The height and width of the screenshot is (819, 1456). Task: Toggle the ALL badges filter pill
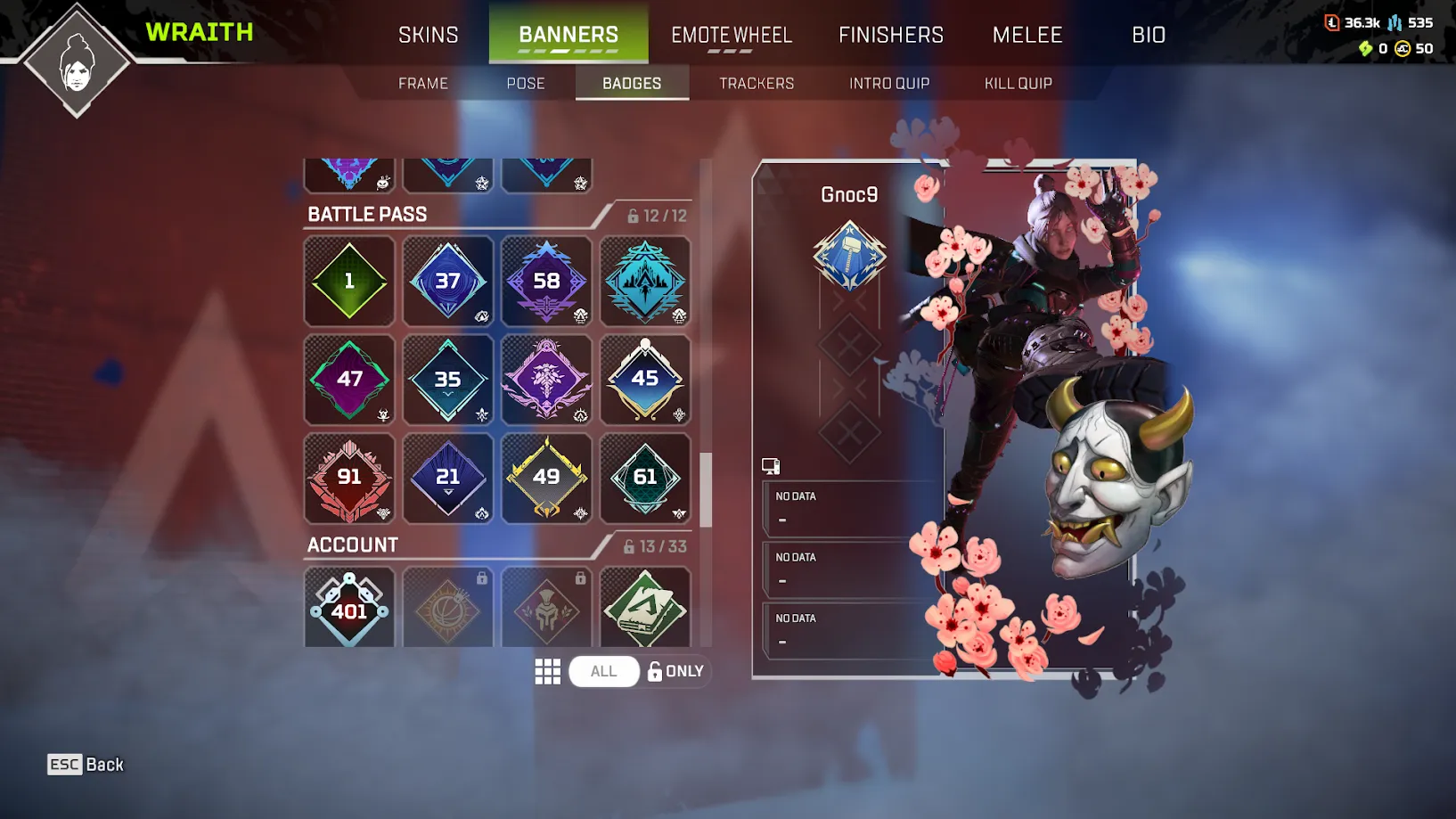tap(604, 671)
